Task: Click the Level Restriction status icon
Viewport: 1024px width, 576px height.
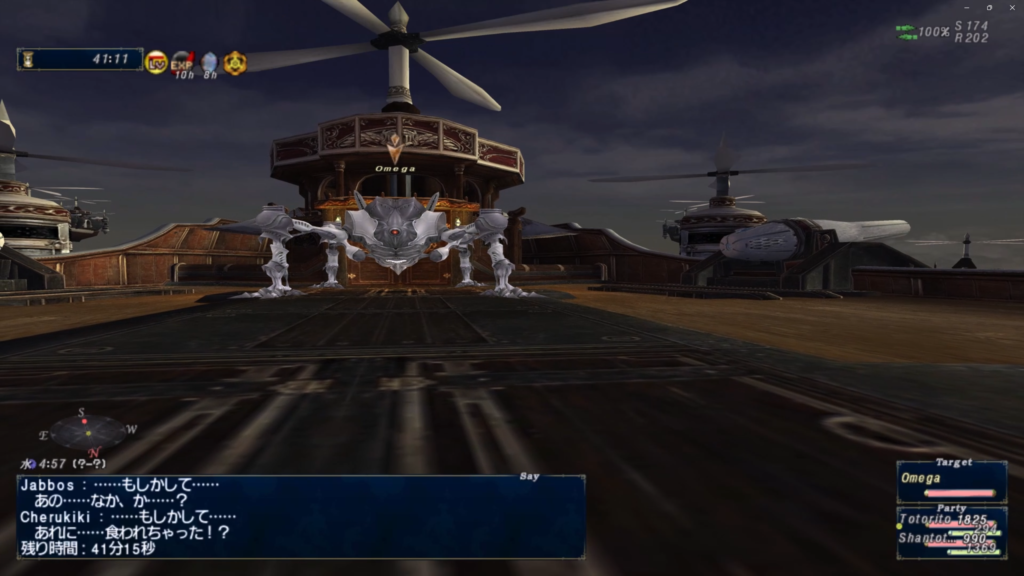Action: click(x=156, y=62)
